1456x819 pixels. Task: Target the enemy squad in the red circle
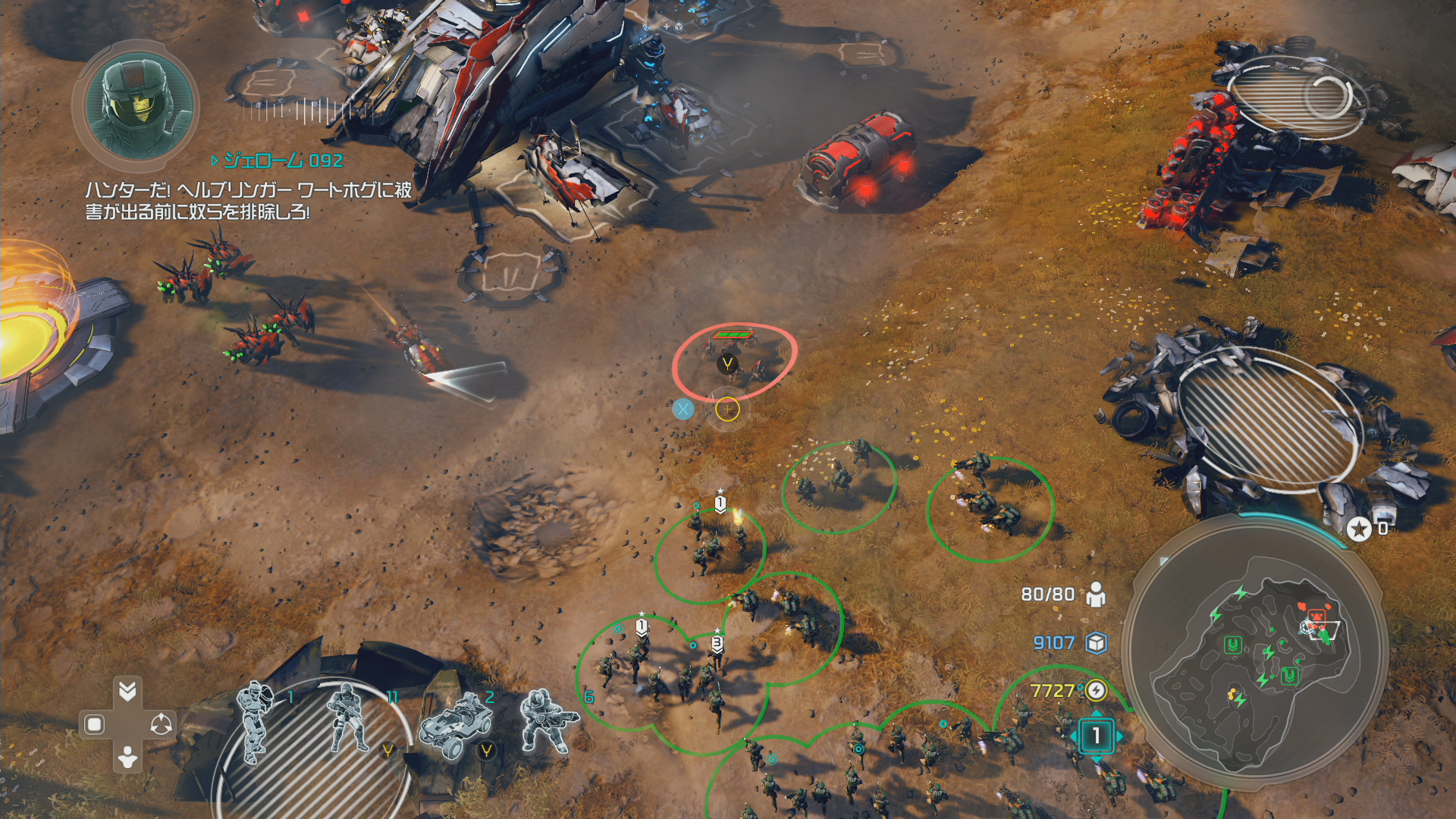click(733, 359)
